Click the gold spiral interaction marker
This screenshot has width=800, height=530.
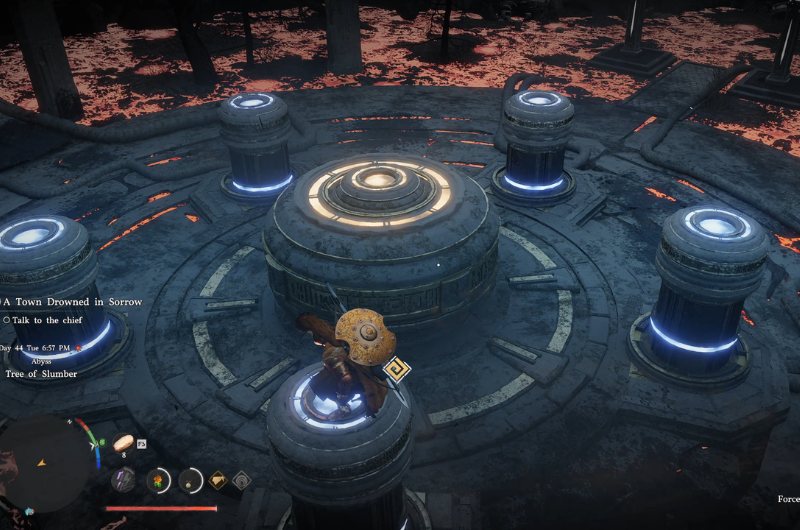pyautogui.click(x=395, y=372)
